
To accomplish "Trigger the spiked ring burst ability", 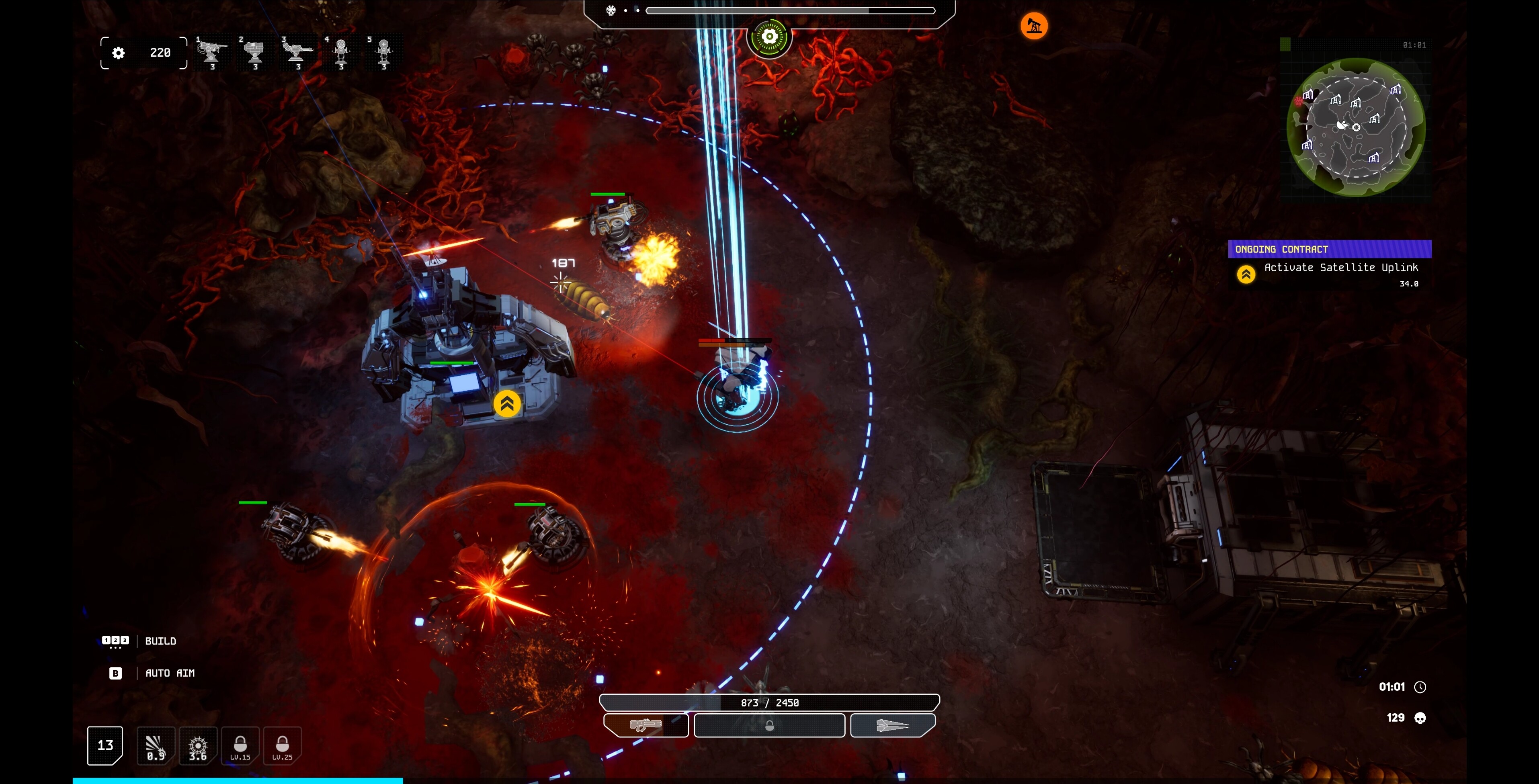I will (198, 745).
